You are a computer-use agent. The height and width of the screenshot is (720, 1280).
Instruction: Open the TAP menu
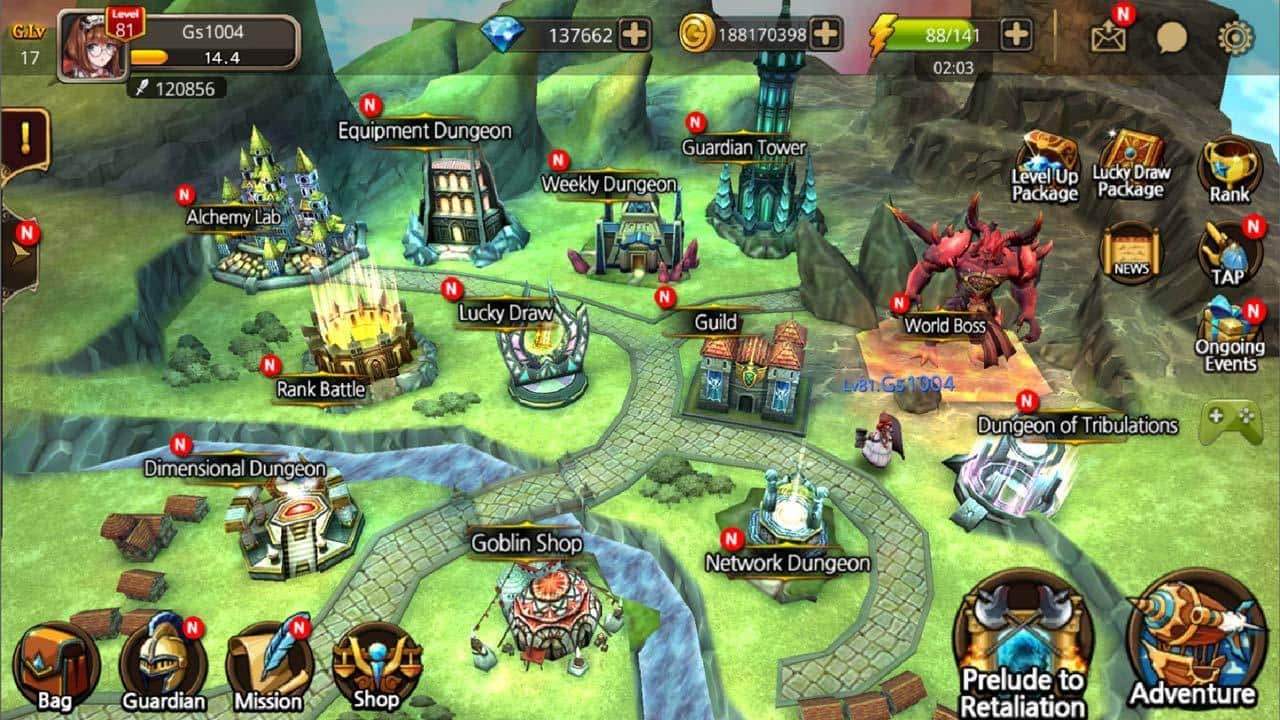coord(1229,254)
